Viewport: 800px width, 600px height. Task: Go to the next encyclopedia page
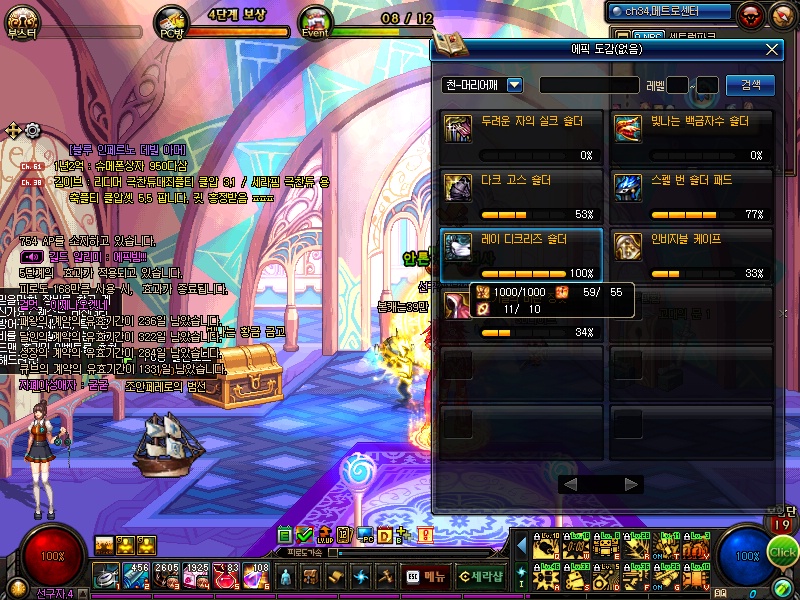click(x=631, y=484)
